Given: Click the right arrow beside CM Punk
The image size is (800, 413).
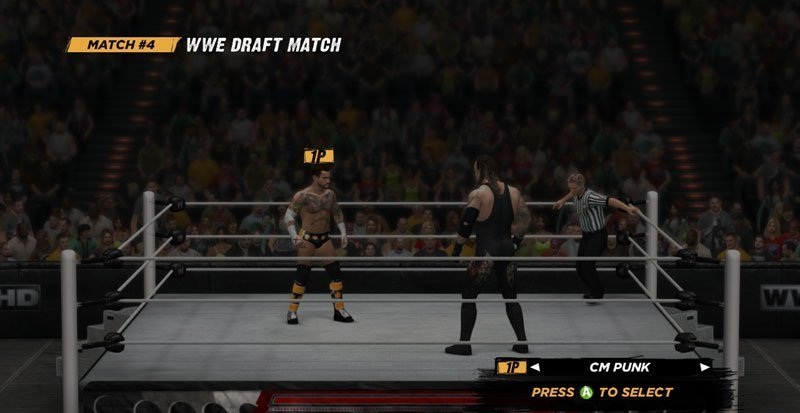Looking at the screenshot, I should 704,368.
